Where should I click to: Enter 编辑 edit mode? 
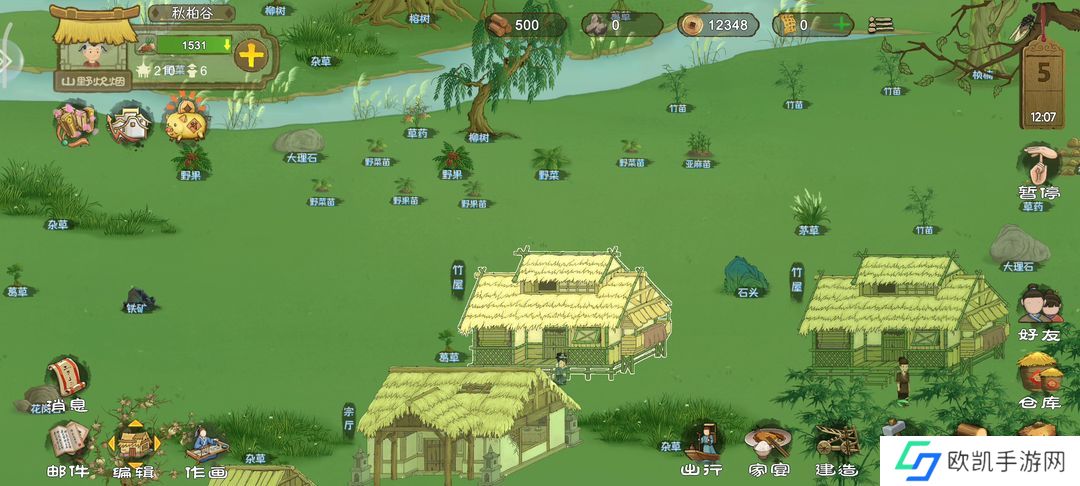133,449
